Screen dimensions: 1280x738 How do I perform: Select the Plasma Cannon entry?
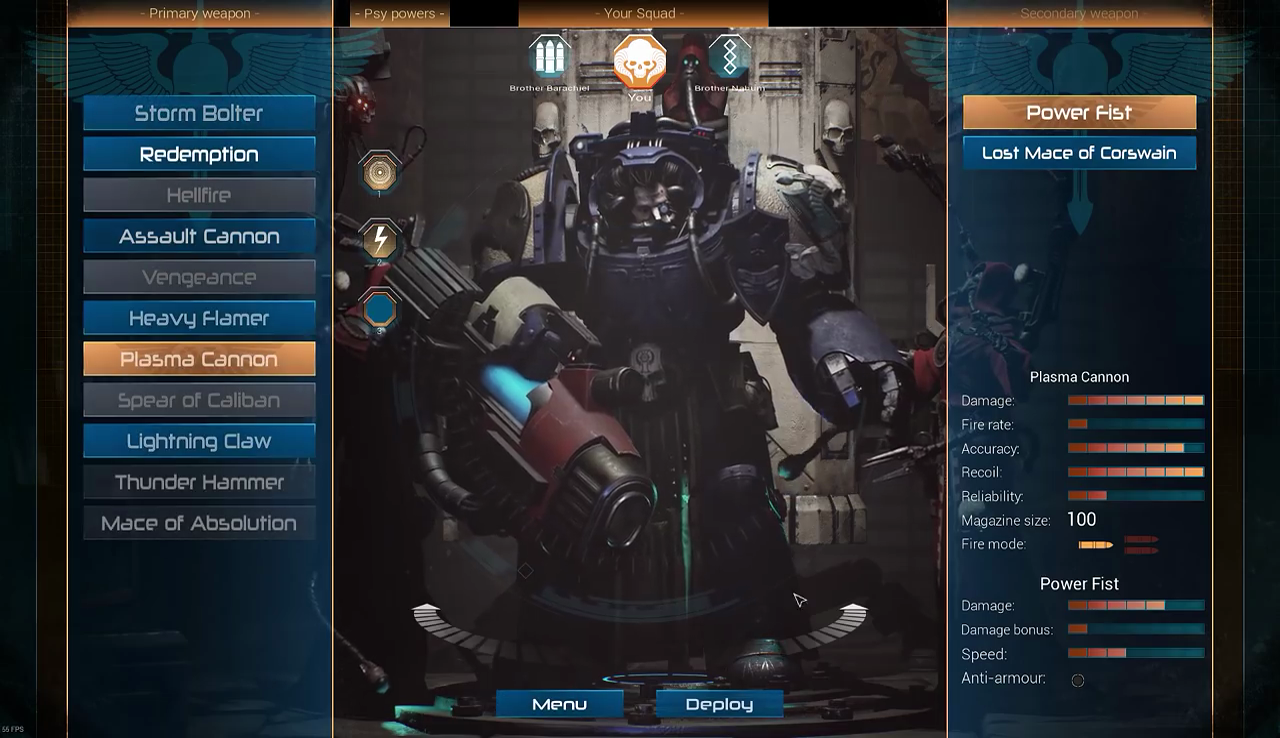(x=199, y=359)
